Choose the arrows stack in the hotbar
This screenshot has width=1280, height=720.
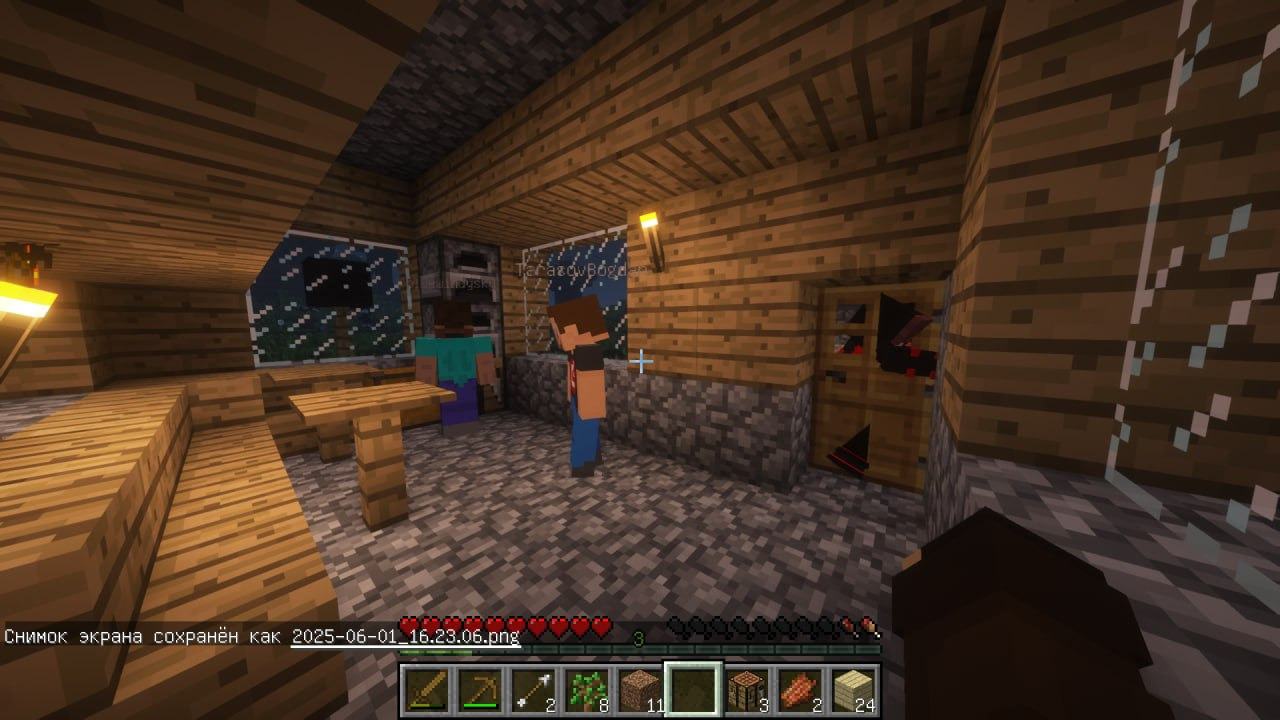[x=533, y=690]
